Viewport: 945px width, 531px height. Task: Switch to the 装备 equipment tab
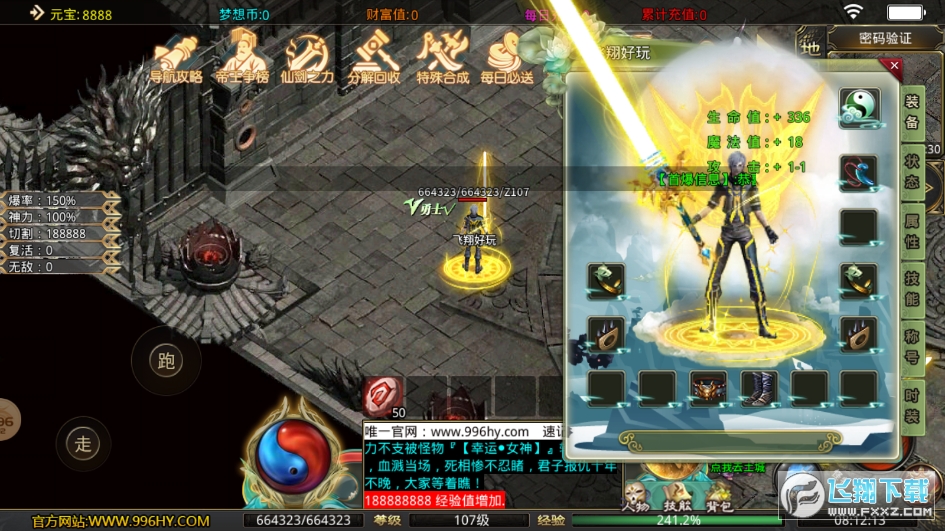[911, 110]
